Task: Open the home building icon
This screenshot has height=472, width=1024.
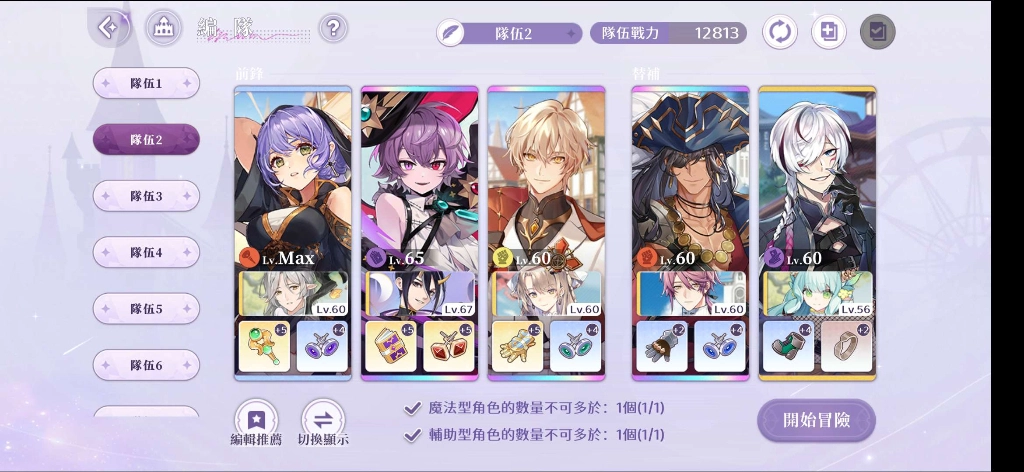Action: coord(163,28)
